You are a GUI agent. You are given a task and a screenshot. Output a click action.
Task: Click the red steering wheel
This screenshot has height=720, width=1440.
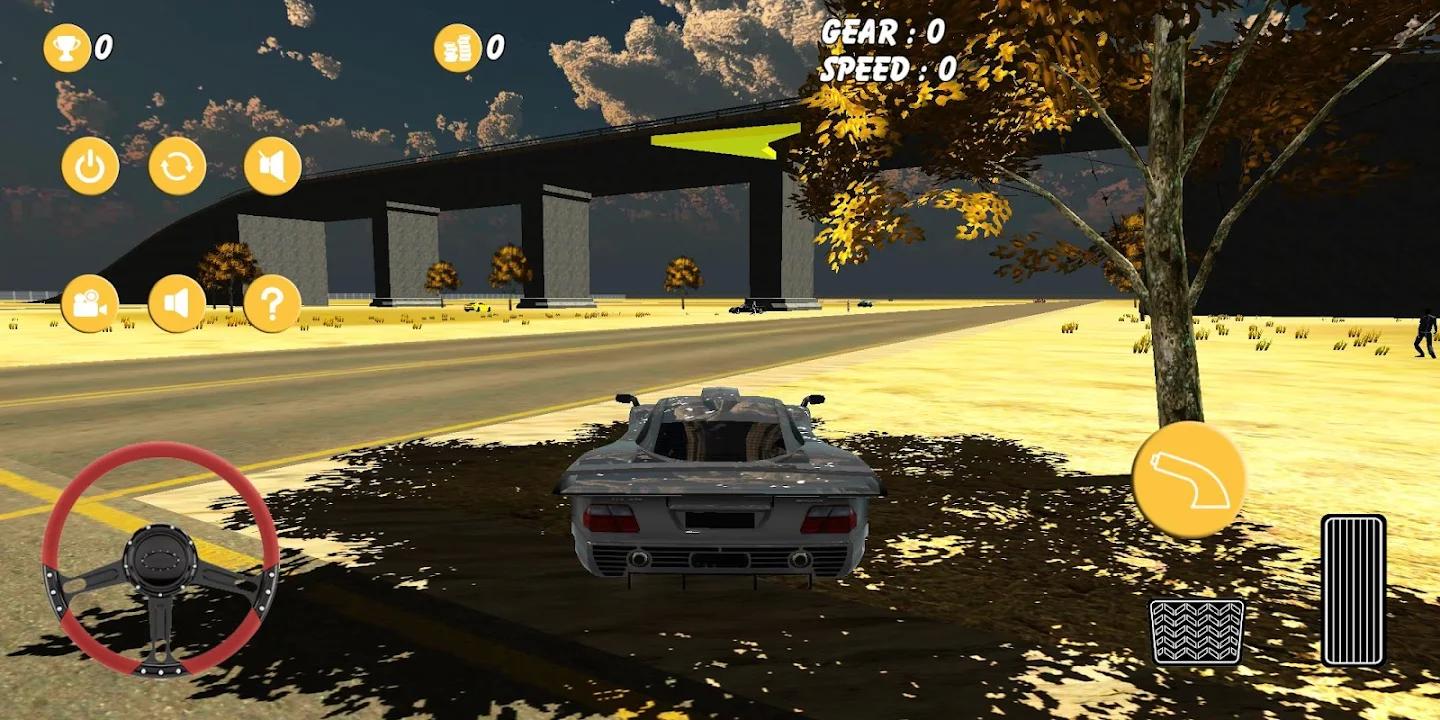pos(160,558)
